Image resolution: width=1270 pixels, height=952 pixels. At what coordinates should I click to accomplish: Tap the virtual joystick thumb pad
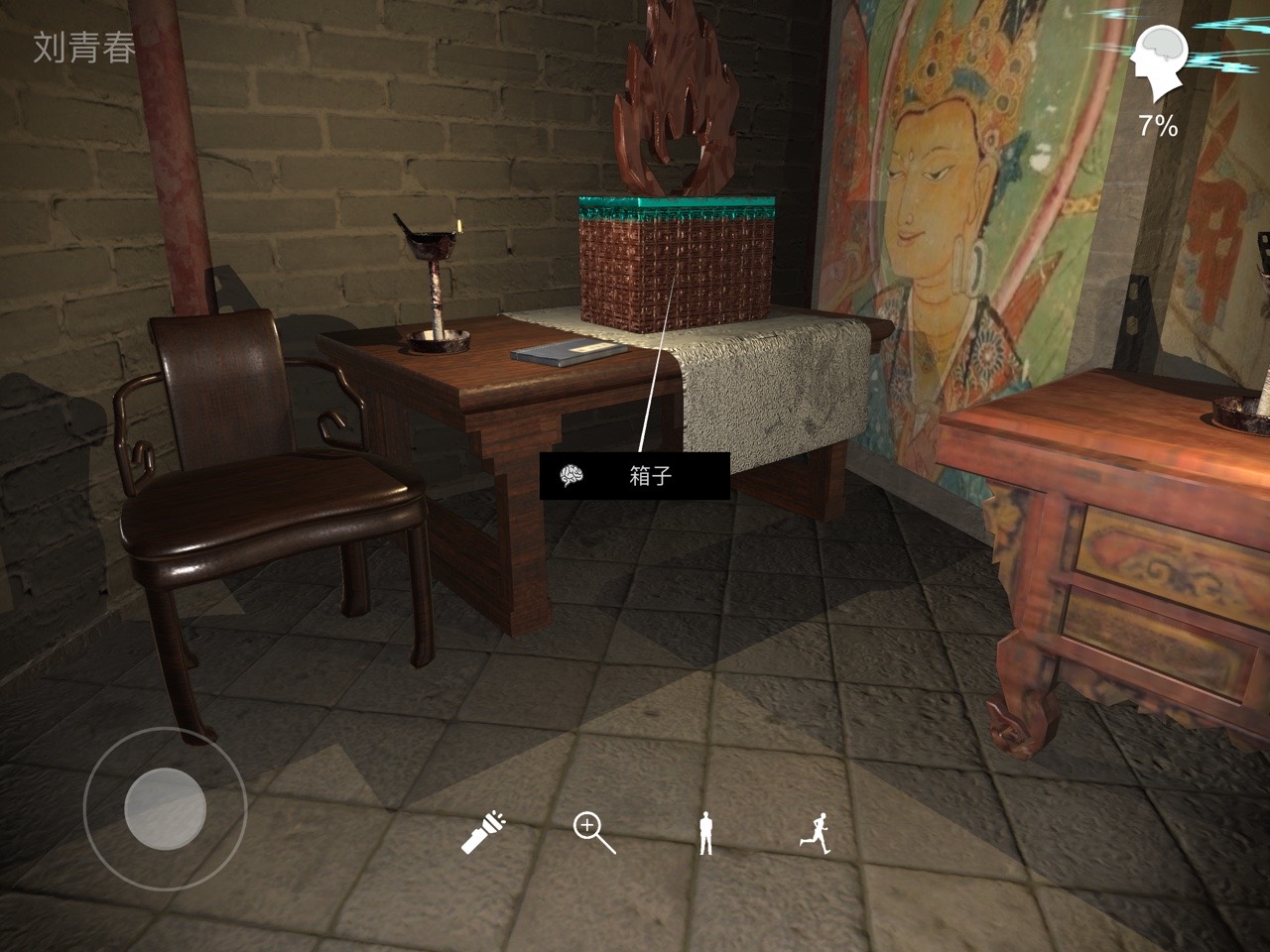pos(165,809)
